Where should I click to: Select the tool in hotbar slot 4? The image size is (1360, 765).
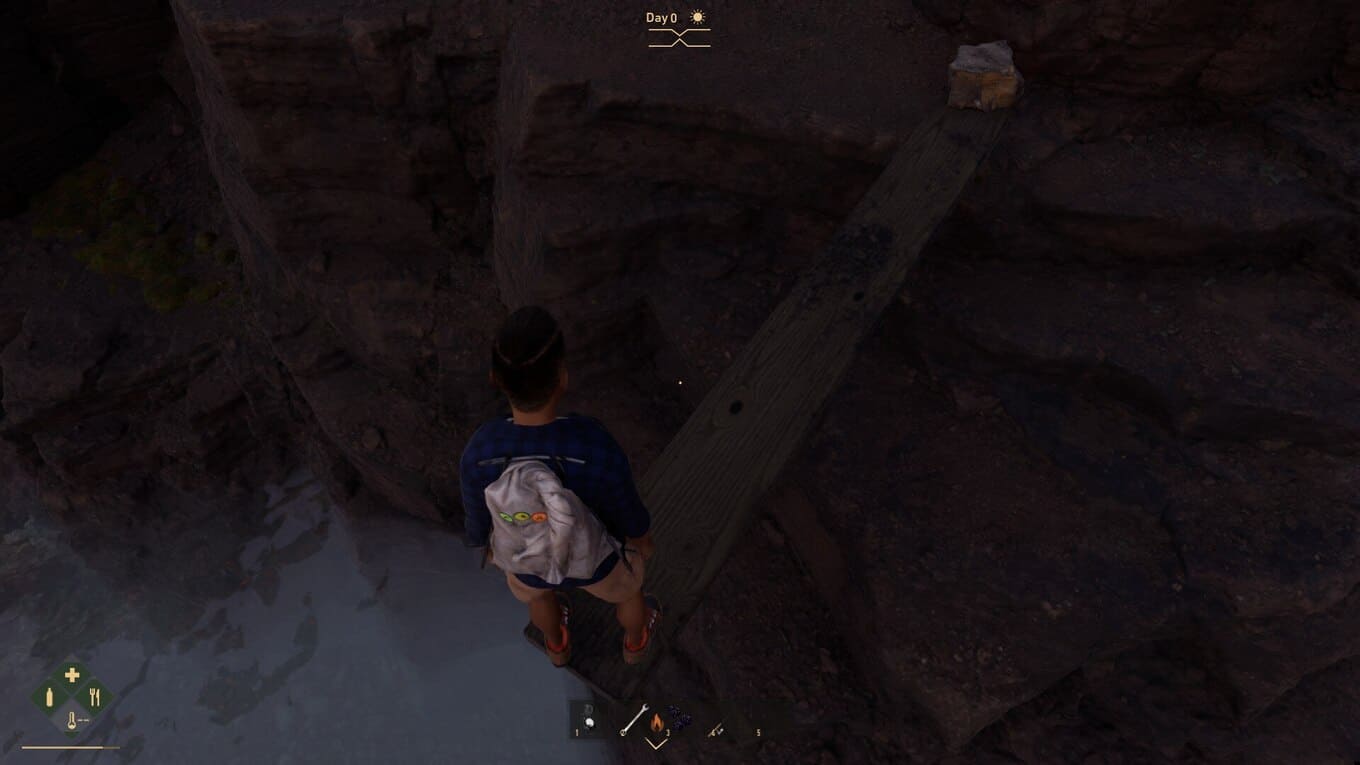pos(715,730)
